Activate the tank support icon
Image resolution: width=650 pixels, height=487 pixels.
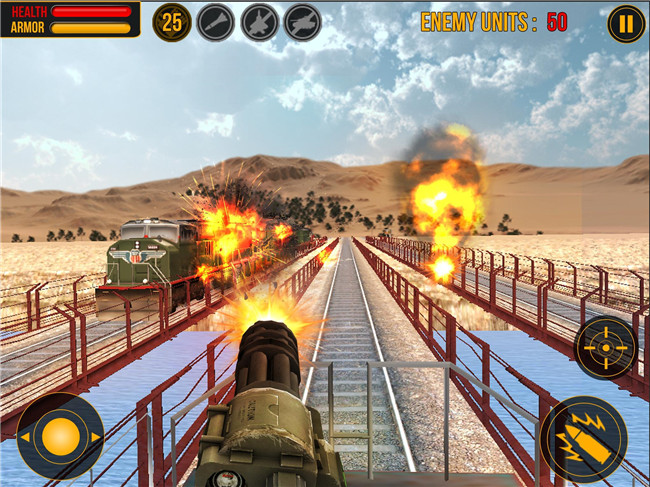pyautogui.click(x=302, y=22)
